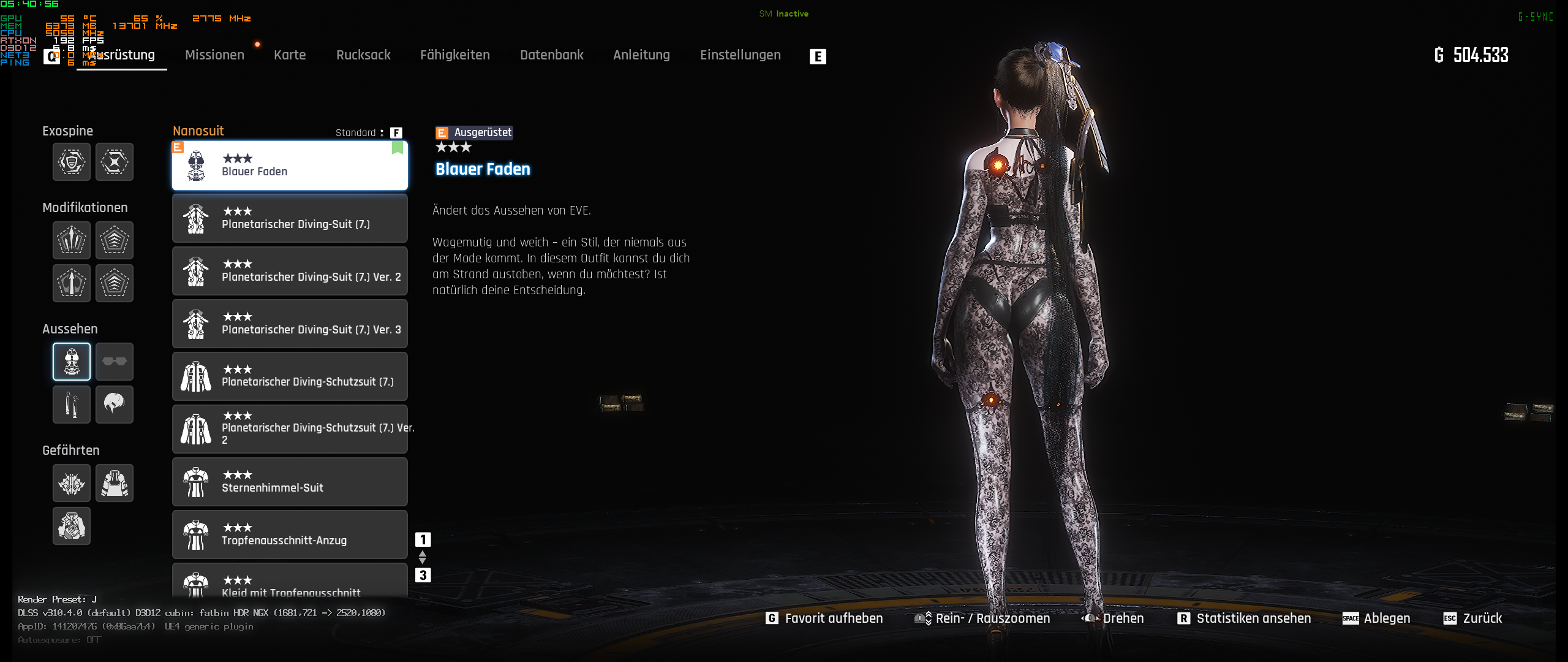Image resolution: width=1568 pixels, height=662 pixels.
Task: Switch to the Anleitung tab
Action: pos(641,55)
